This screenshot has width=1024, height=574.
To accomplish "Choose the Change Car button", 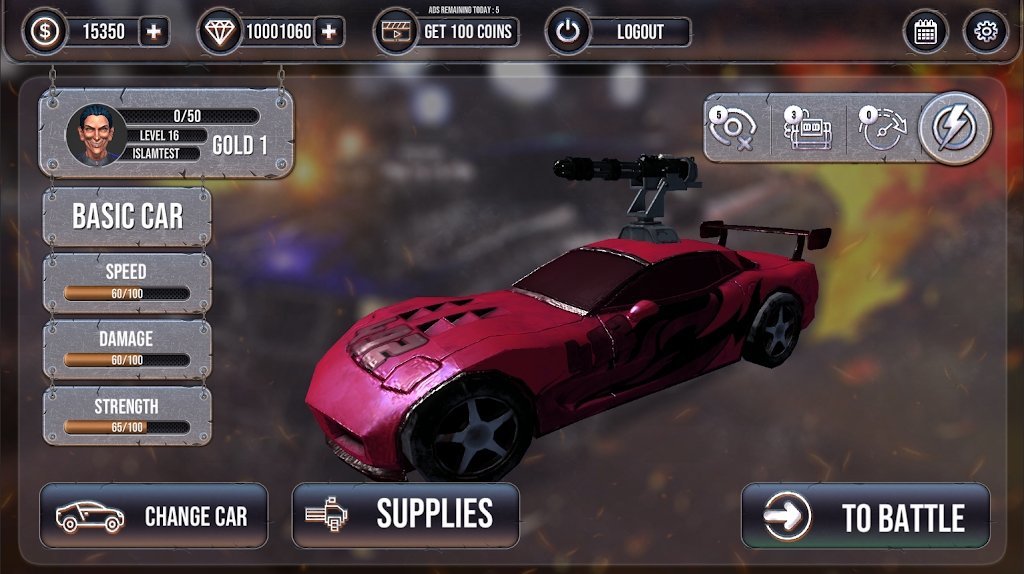I will [154, 516].
